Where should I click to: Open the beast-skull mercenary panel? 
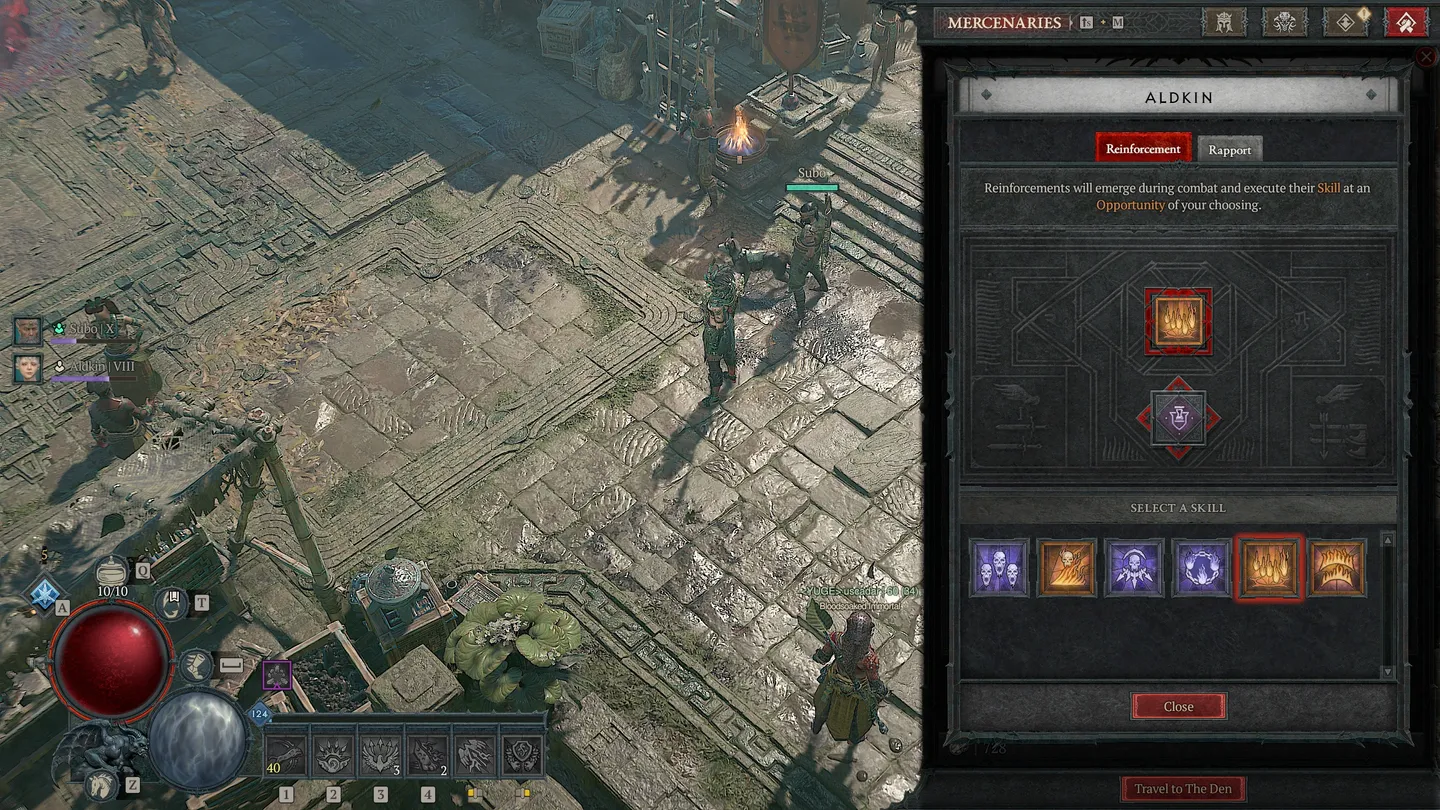[x=1285, y=22]
